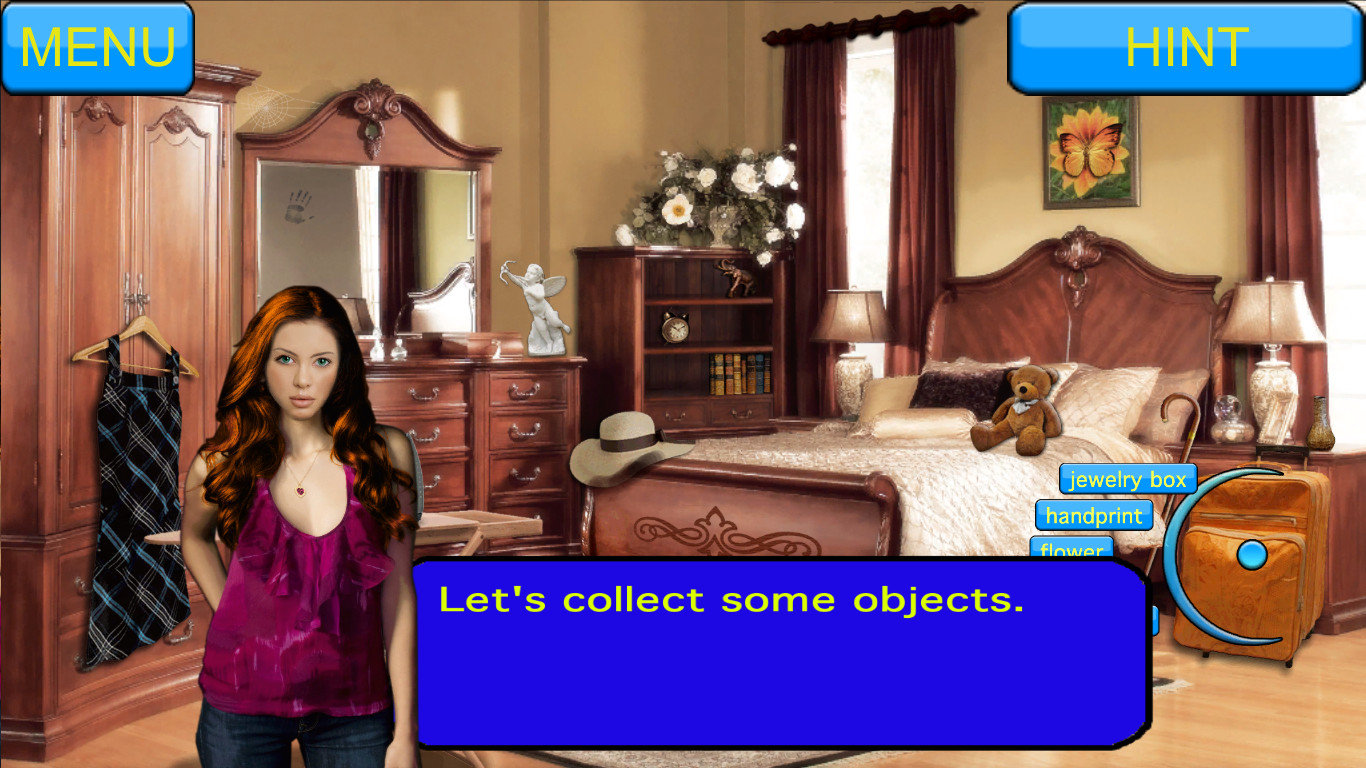Image resolution: width=1366 pixels, height=768 pixels.
Task: Request a HINT
Action: click(1185, 47)
